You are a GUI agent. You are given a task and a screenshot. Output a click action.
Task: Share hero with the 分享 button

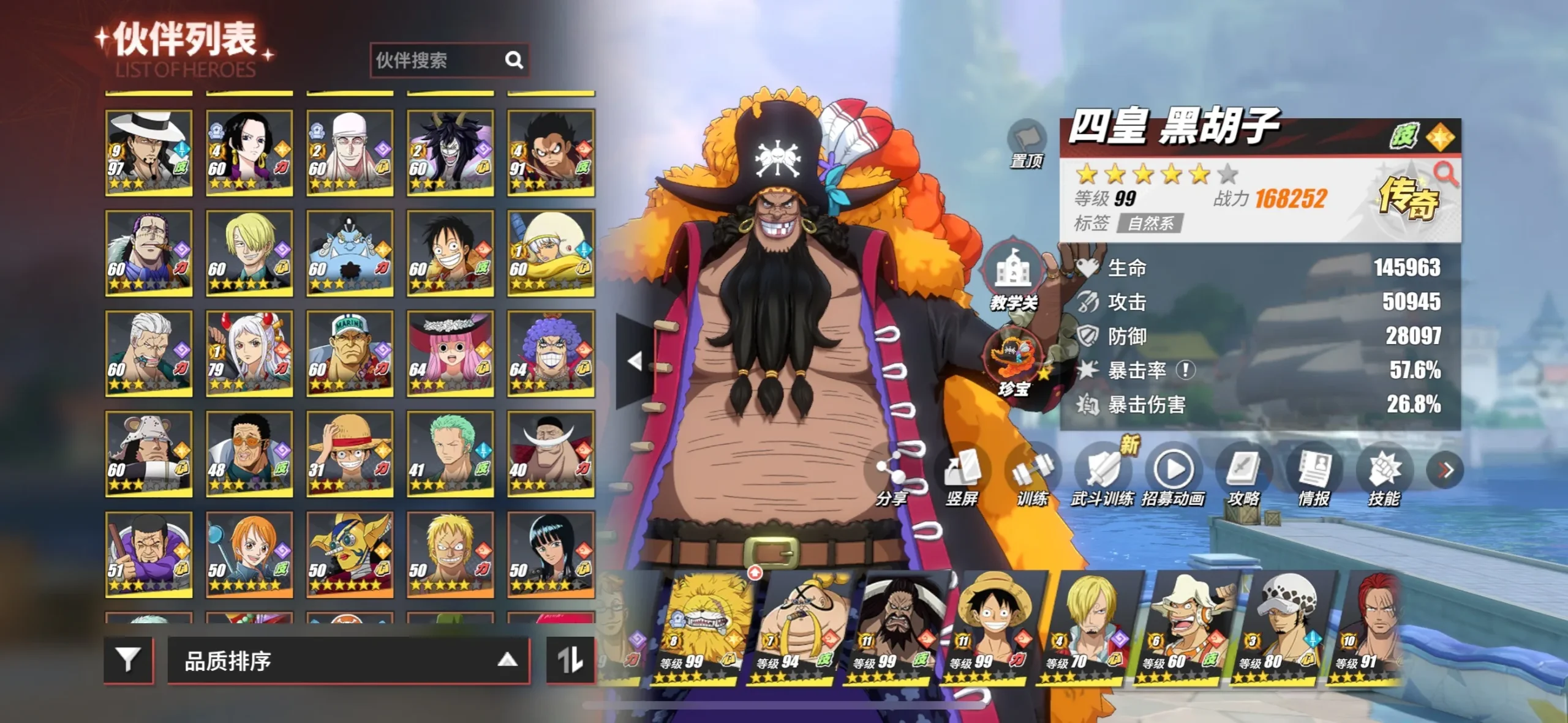(x=891, y=478)
